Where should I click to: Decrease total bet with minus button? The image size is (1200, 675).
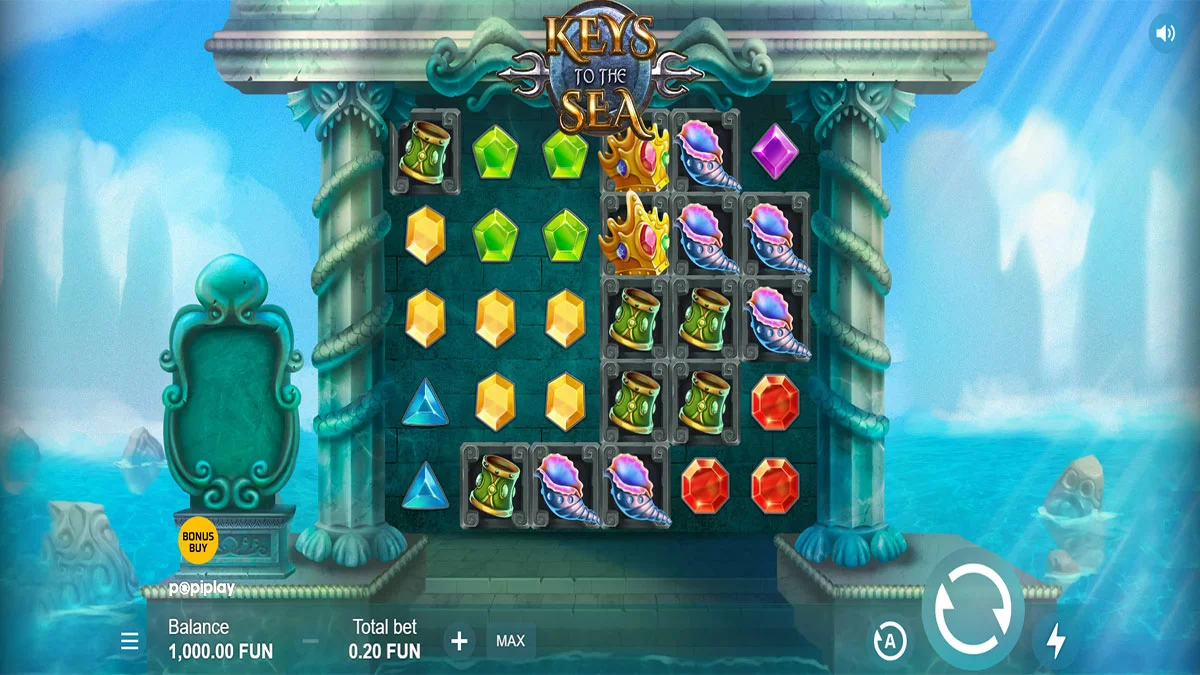(x=311, y=641)
